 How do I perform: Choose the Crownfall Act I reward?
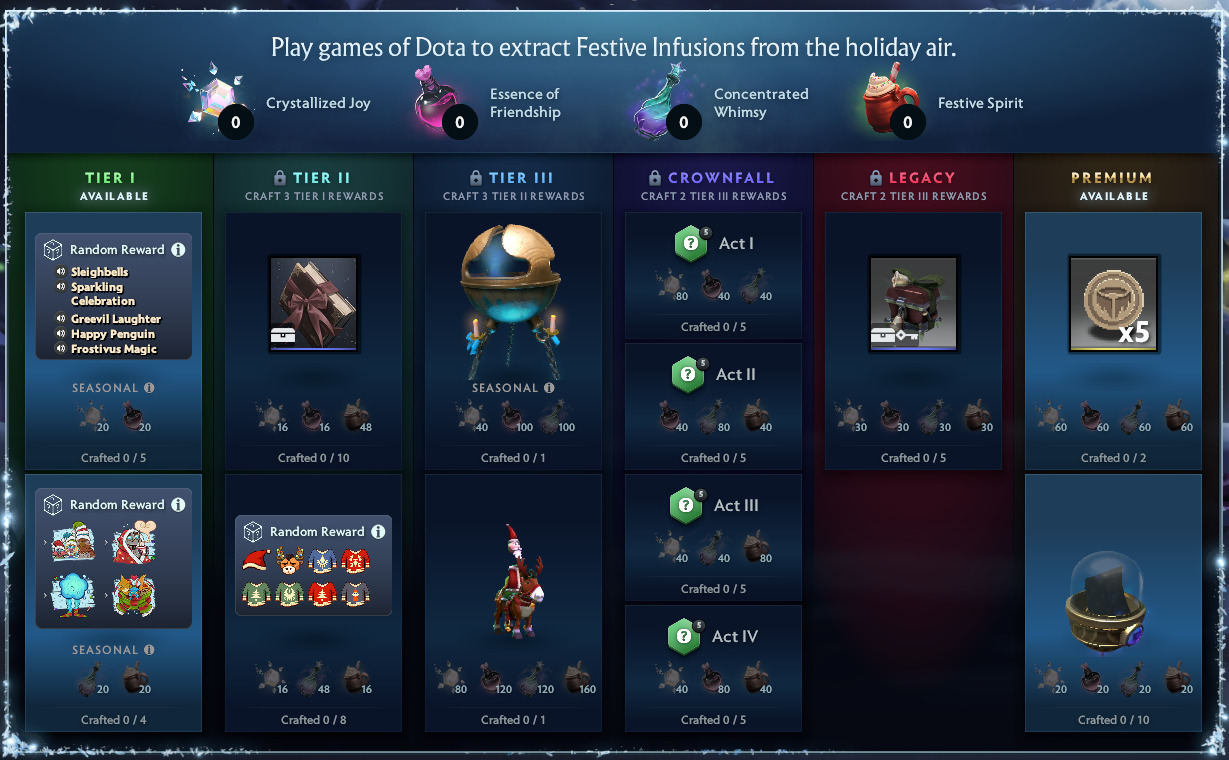pos(713,244)
